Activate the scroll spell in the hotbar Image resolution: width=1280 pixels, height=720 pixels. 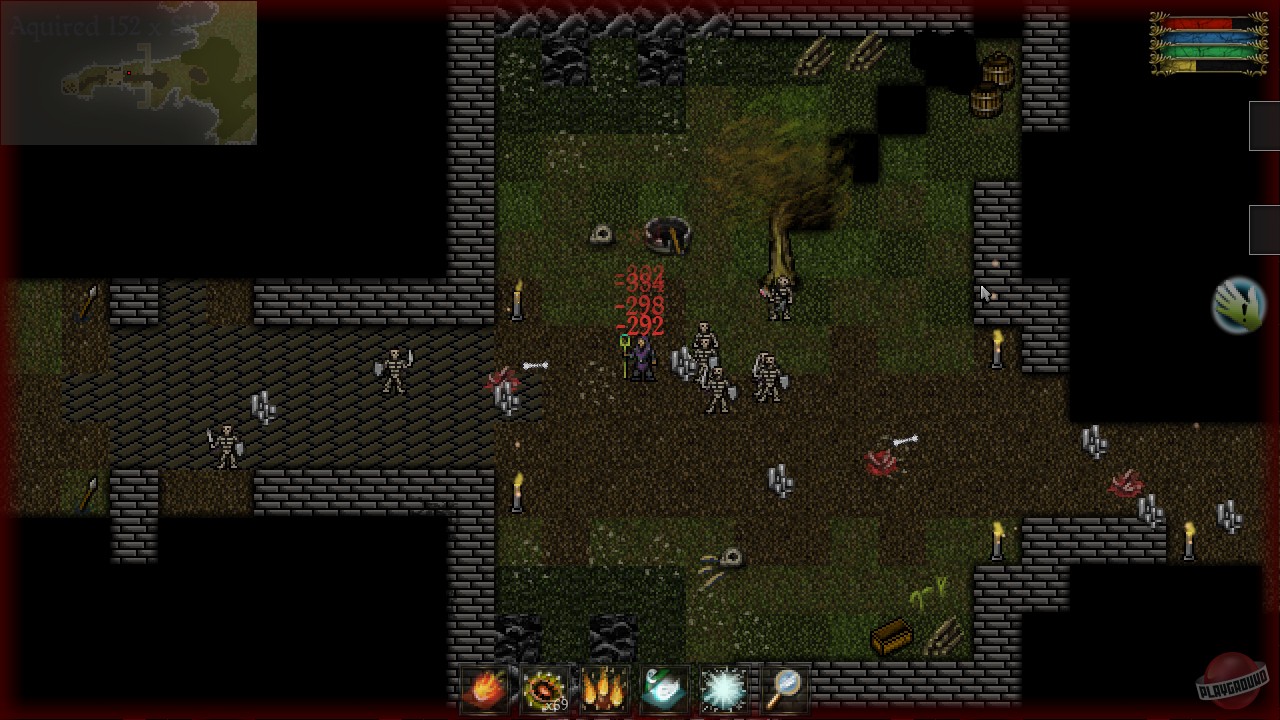[665, 688]
